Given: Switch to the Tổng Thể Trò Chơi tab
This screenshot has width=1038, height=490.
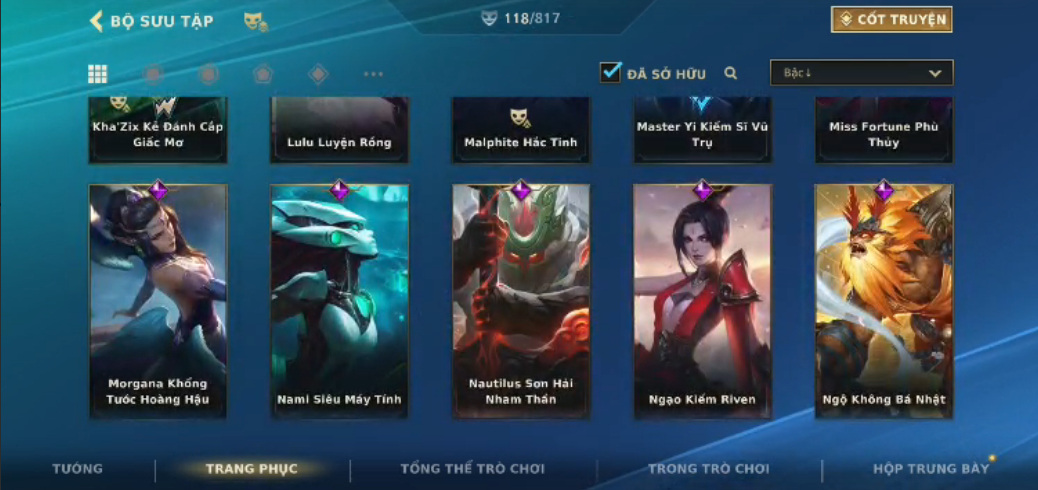Looking at the screenshot, I should 472,469.
